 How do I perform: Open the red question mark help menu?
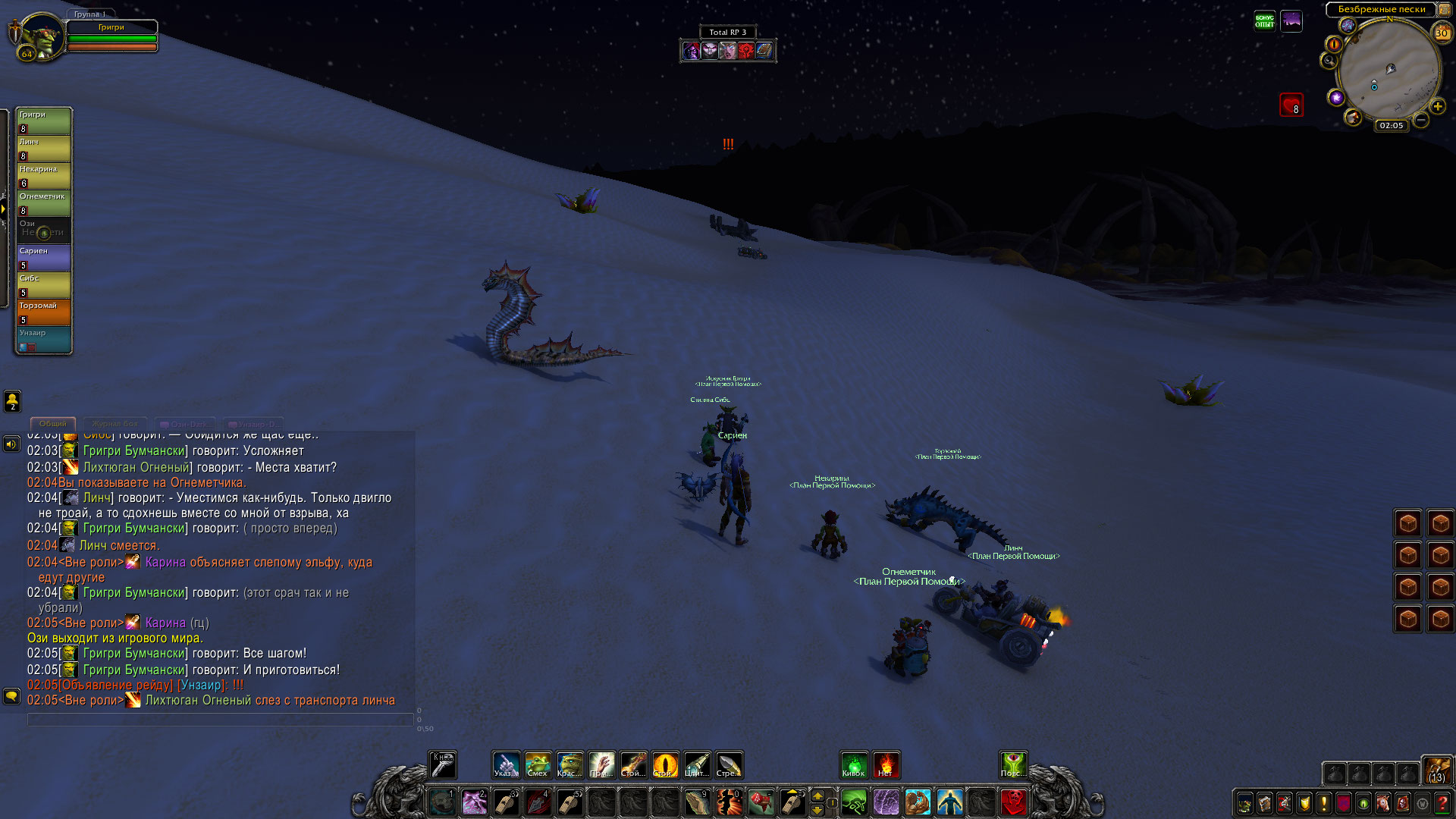[x=1442, y=802]
